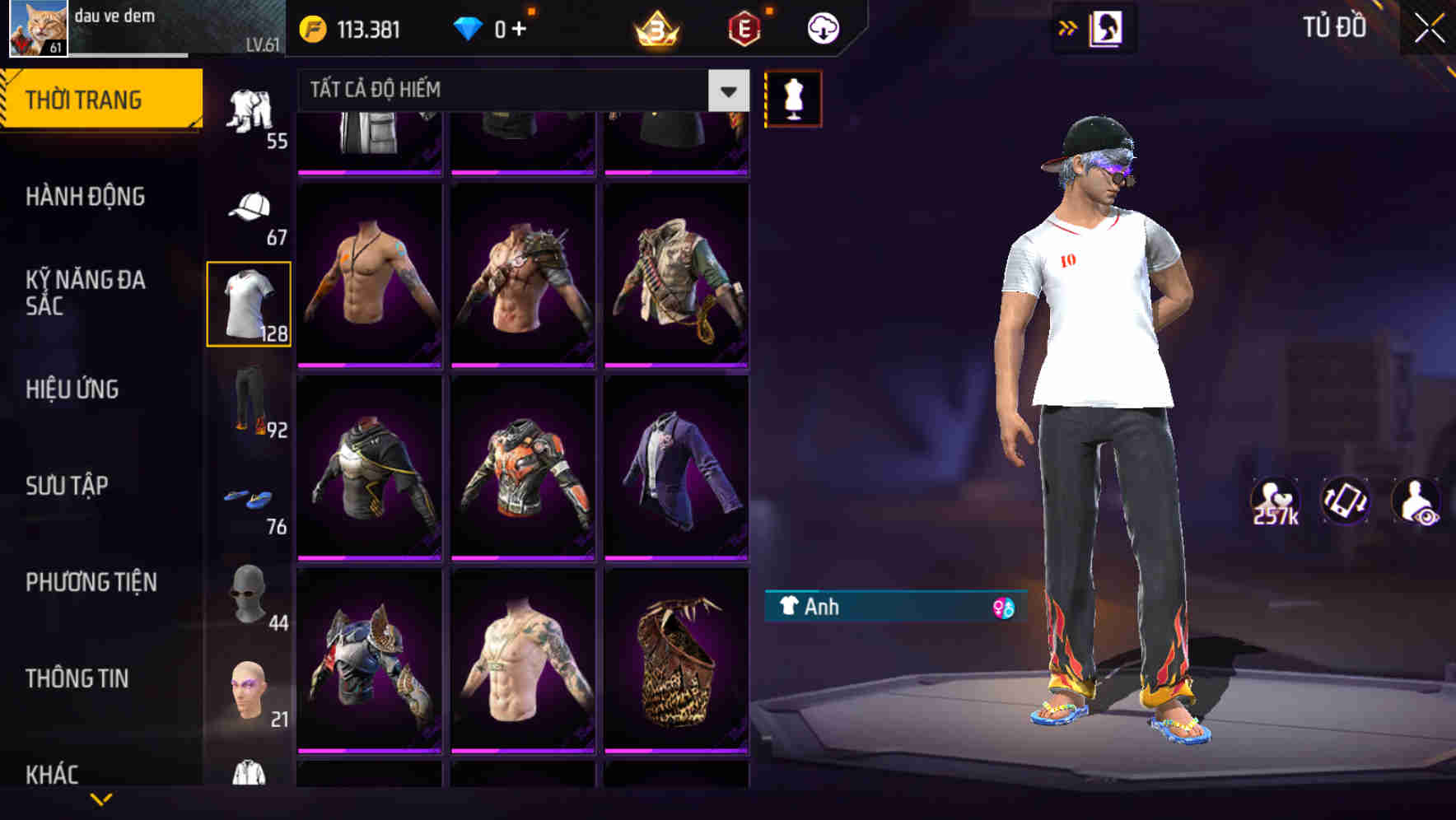Select the pants category icon showing 55
Image resolution: width=1456 pixels, height=820 pixels.
point(251,115)
